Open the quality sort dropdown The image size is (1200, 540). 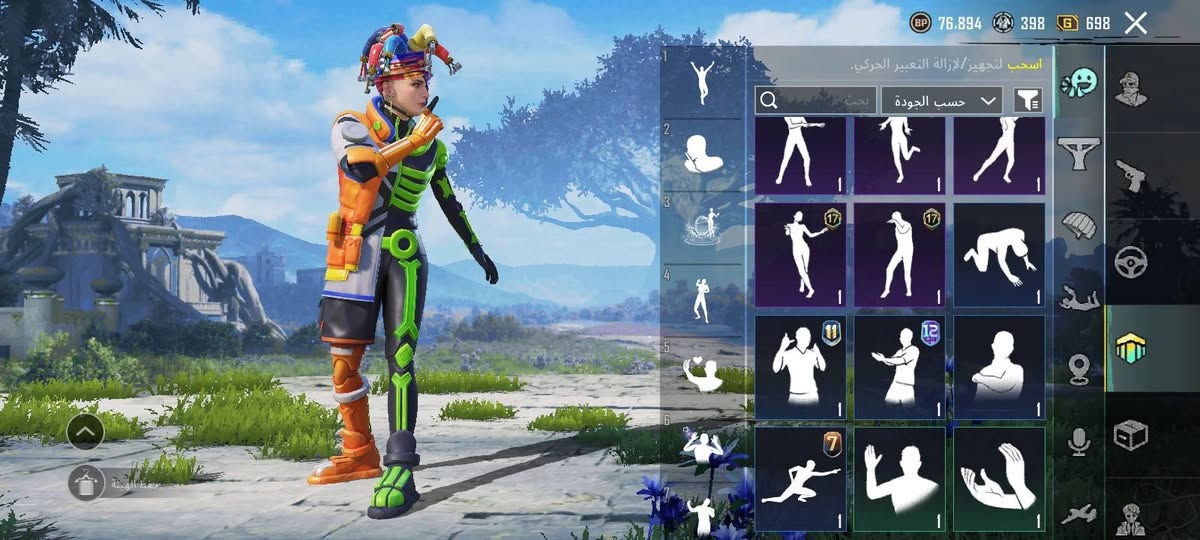(x=941, y=100)
